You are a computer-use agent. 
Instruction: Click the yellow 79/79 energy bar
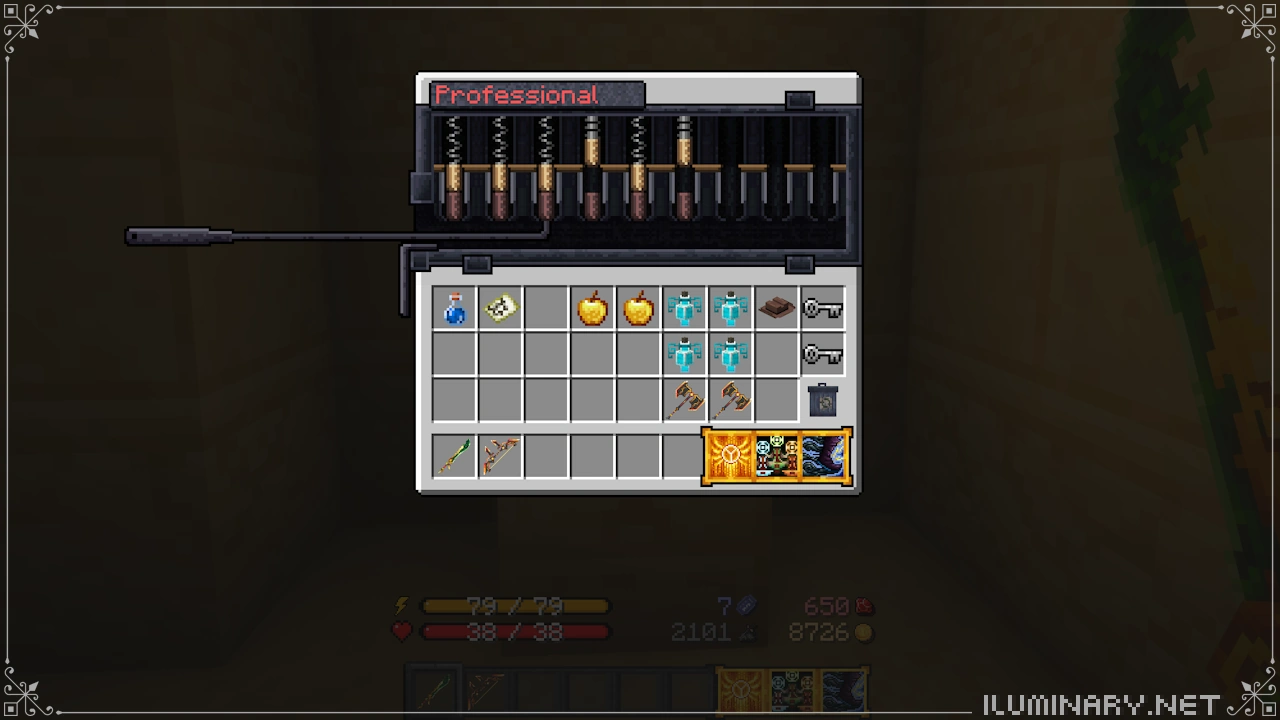[516, 606]
